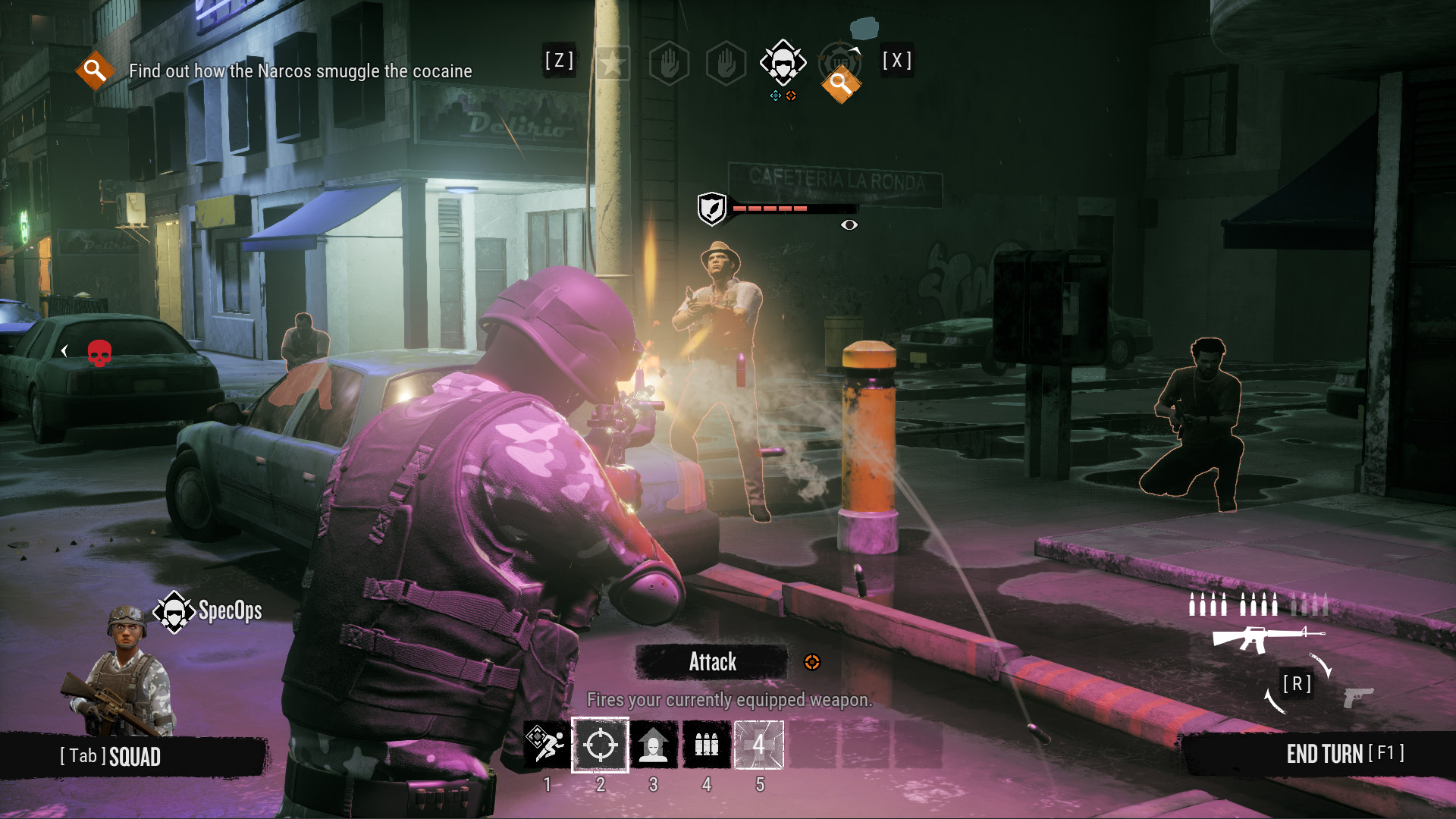Select the ammo Reload ability in slot 4
Screen dimensions: 1456x819
coord(708,745)
